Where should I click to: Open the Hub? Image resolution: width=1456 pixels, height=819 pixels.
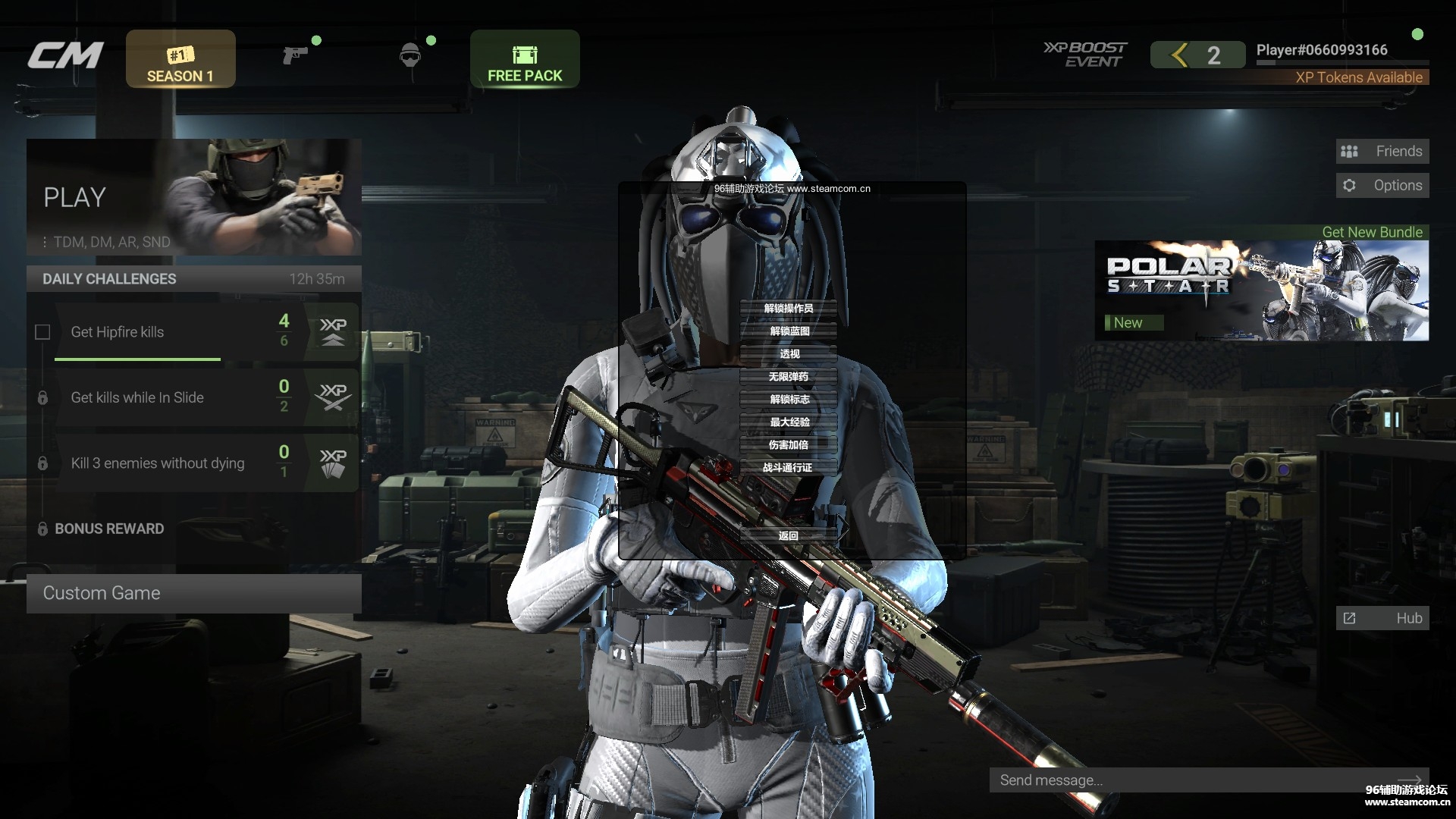coord(1382,618)
